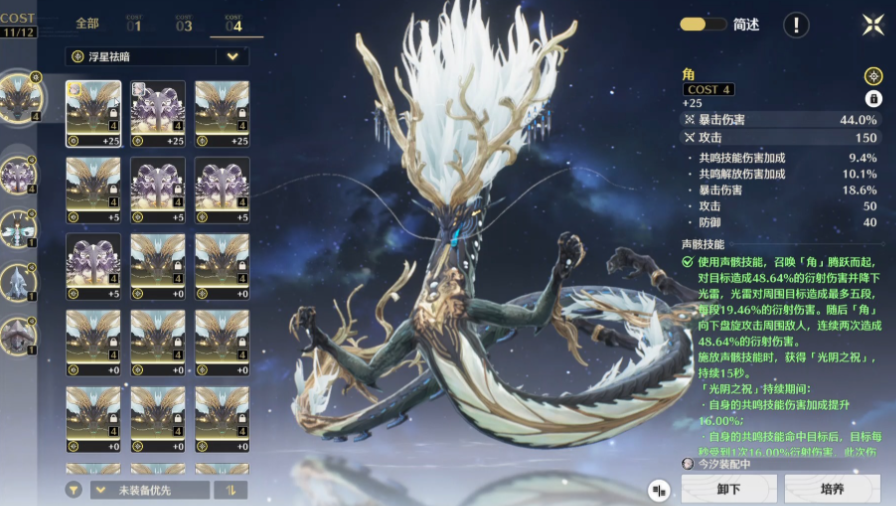The image size is (896, 506).
Task: Click the gold sonata emblem beside 角
Action: [x=873, y=76]
